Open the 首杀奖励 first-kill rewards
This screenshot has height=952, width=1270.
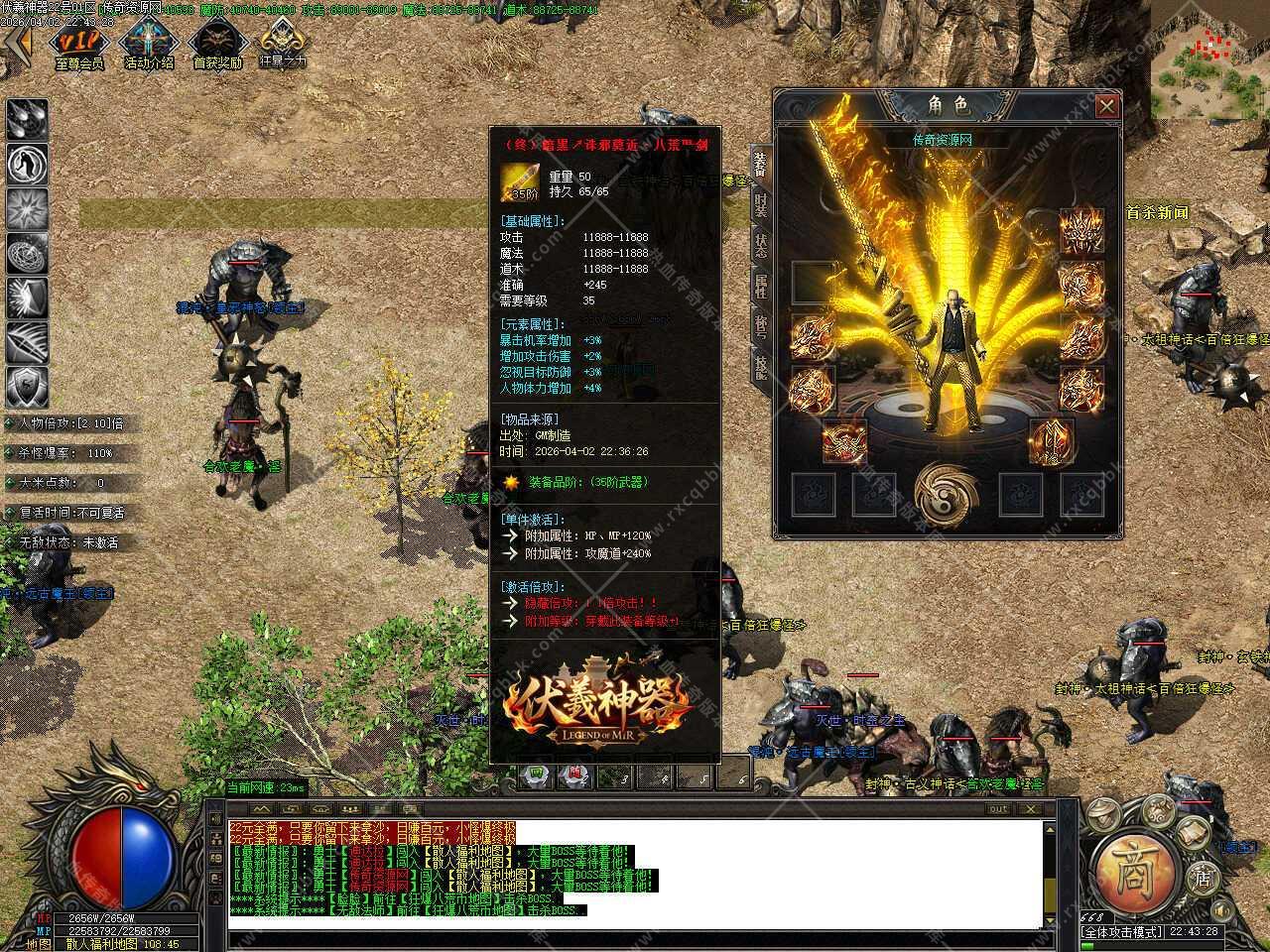(217, 45)
